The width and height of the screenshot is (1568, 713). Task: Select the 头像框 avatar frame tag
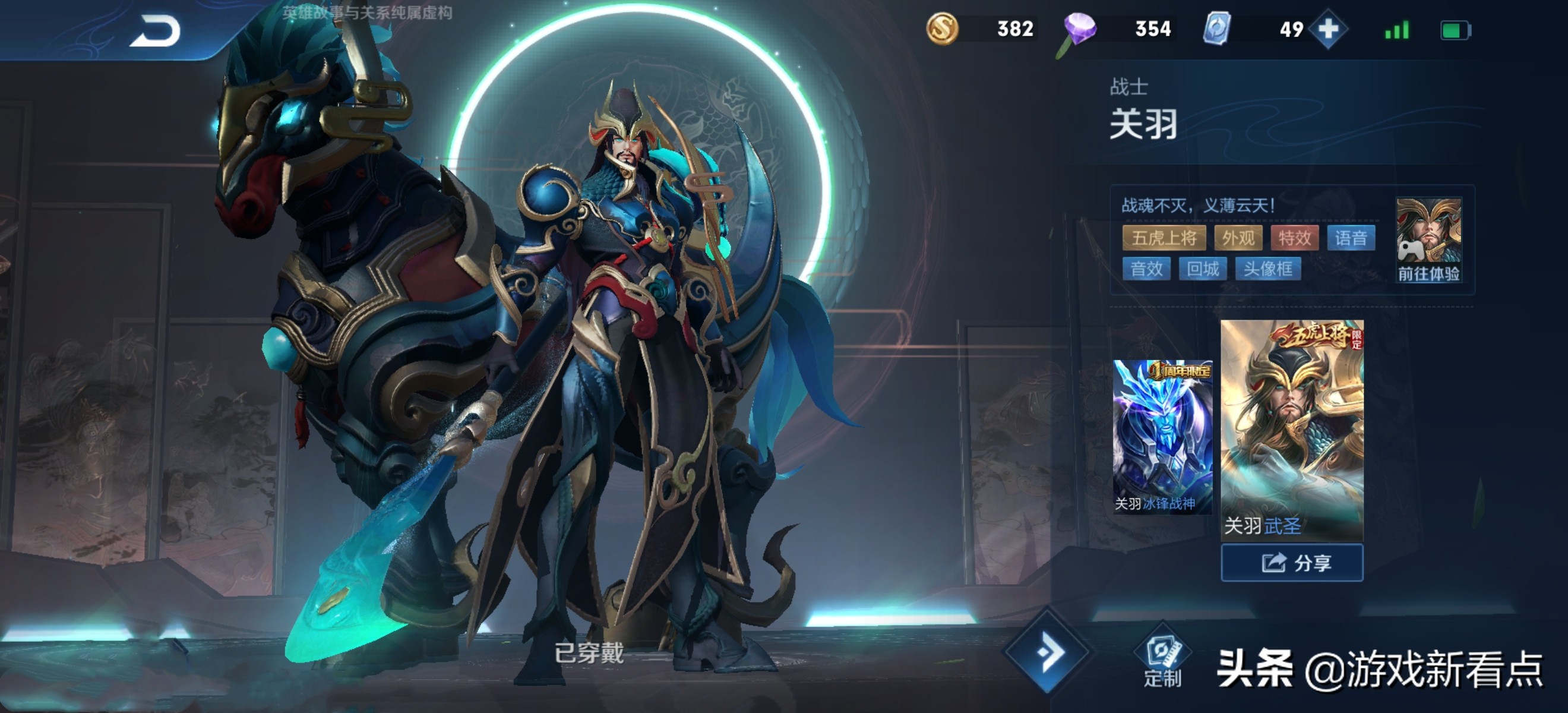(x=1268, y=269)
